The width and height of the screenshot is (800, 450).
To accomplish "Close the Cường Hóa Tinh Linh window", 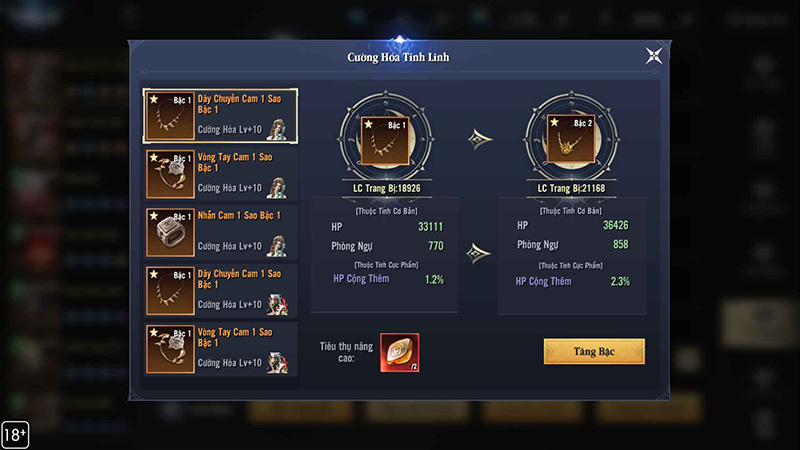I will coord(653,56).
